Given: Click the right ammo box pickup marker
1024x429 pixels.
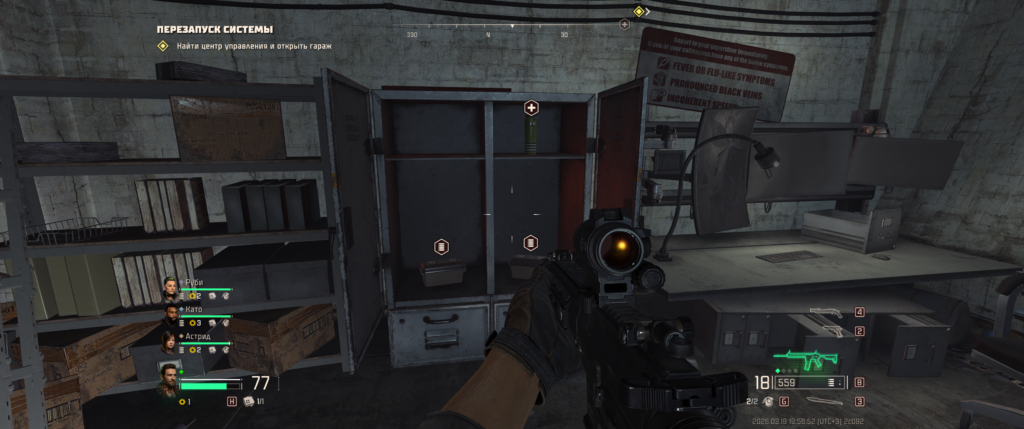Looking at the screenshot, I should [x=530, y=242].
